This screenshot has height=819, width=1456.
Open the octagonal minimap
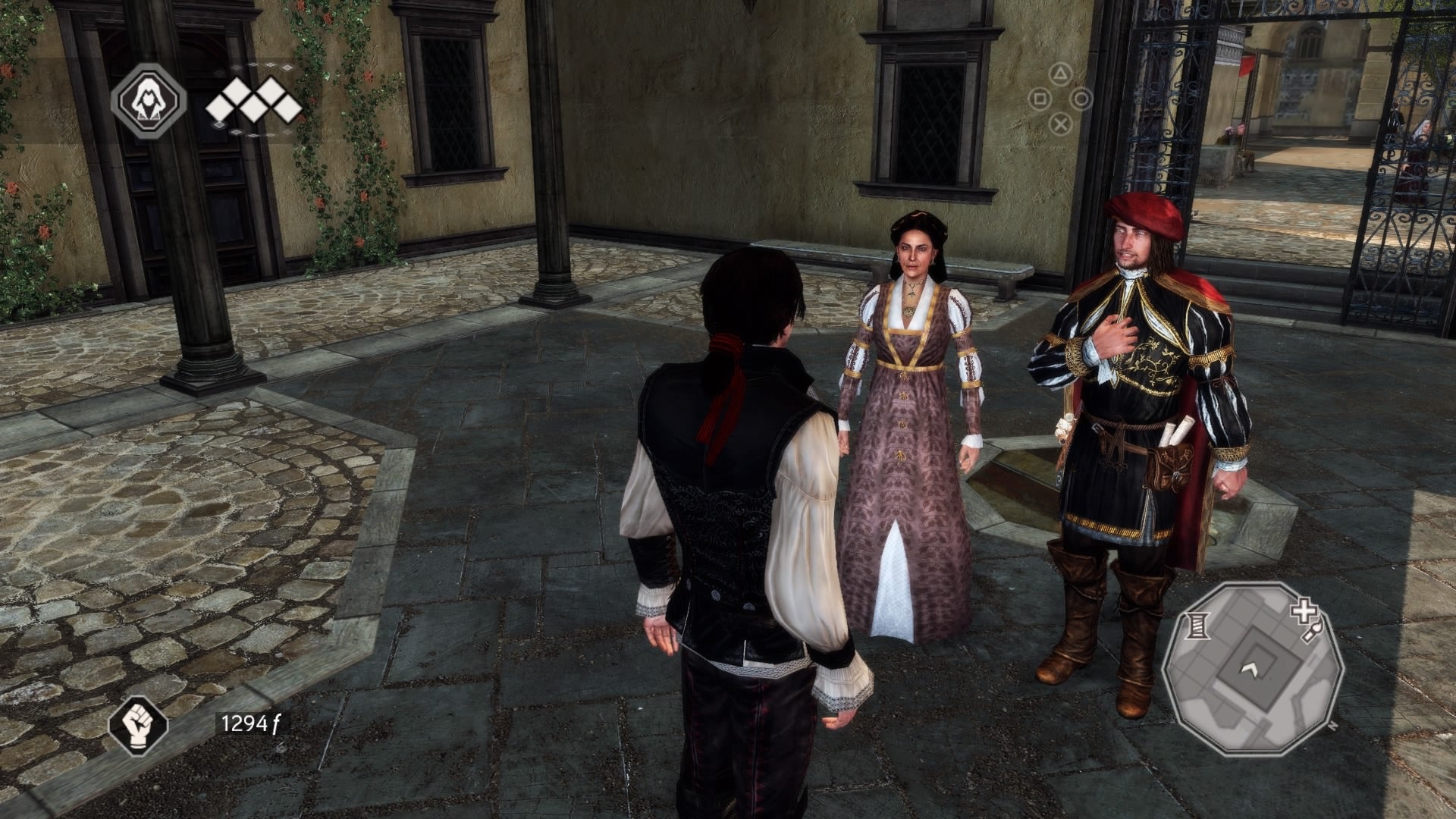click(x=1252, y=669)
